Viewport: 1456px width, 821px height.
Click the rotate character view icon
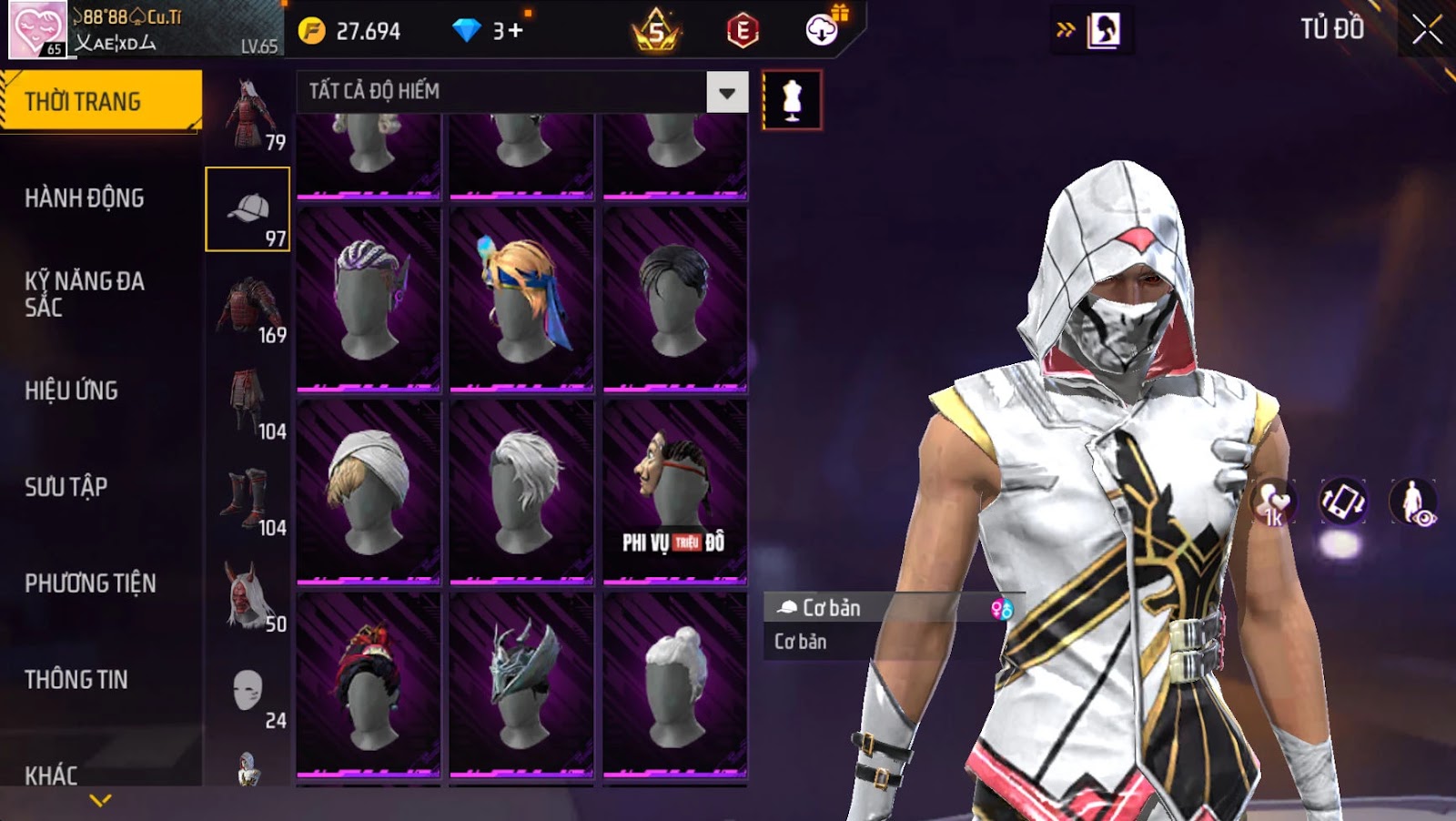click(x=1343, y=502)
